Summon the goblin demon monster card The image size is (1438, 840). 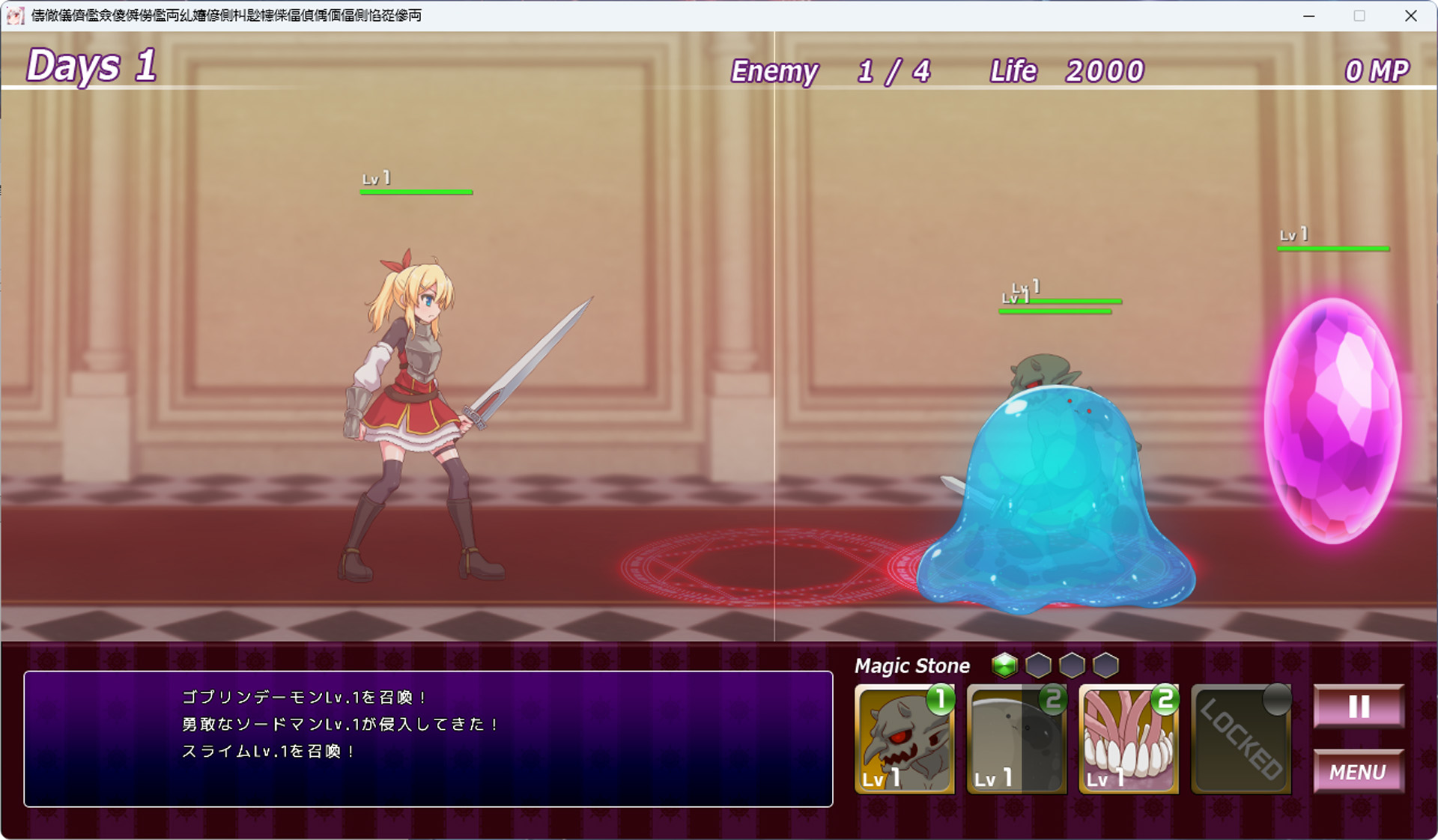[904, 740]
